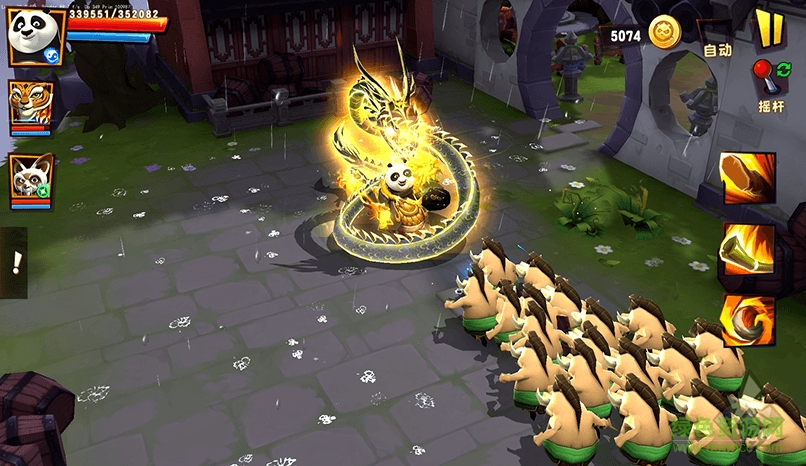Image resolution: width=806 pixels, height=466 pixels.
Task: Trigger the fire whirlwind skill
Action: click(x=748, y=321)
